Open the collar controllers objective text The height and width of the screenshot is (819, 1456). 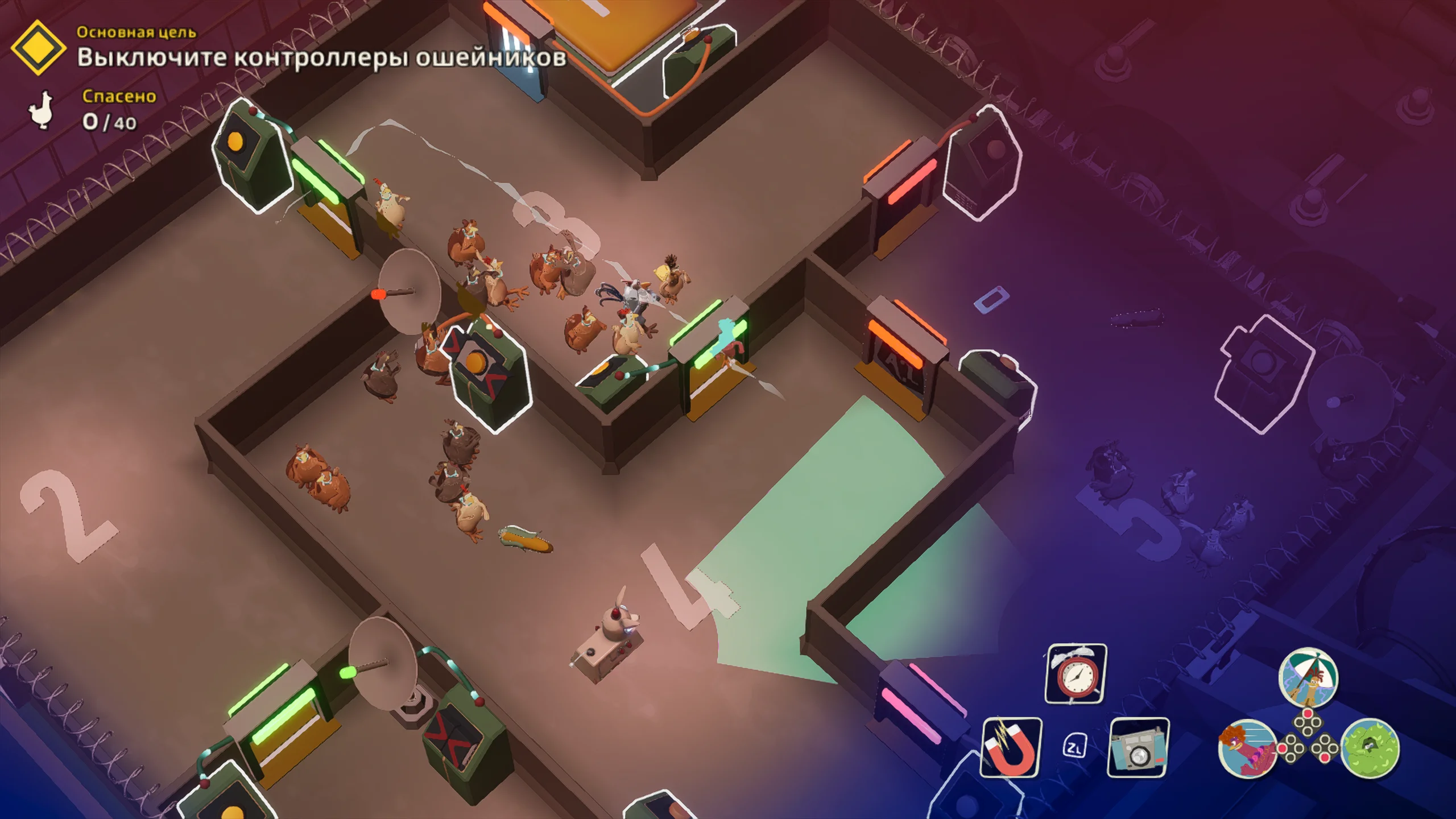coord(322,57)
